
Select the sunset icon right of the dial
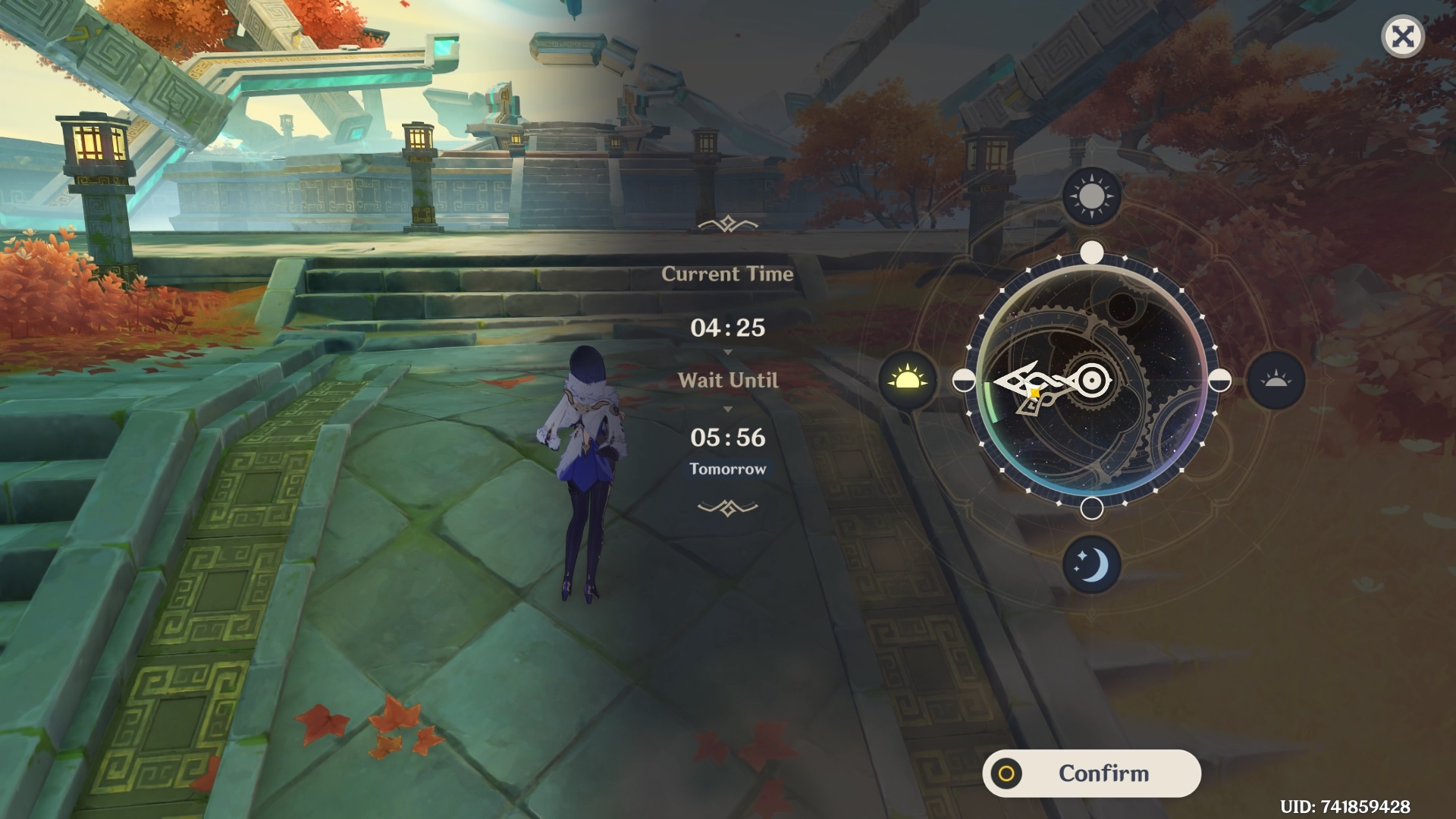tap(1274, 381)
